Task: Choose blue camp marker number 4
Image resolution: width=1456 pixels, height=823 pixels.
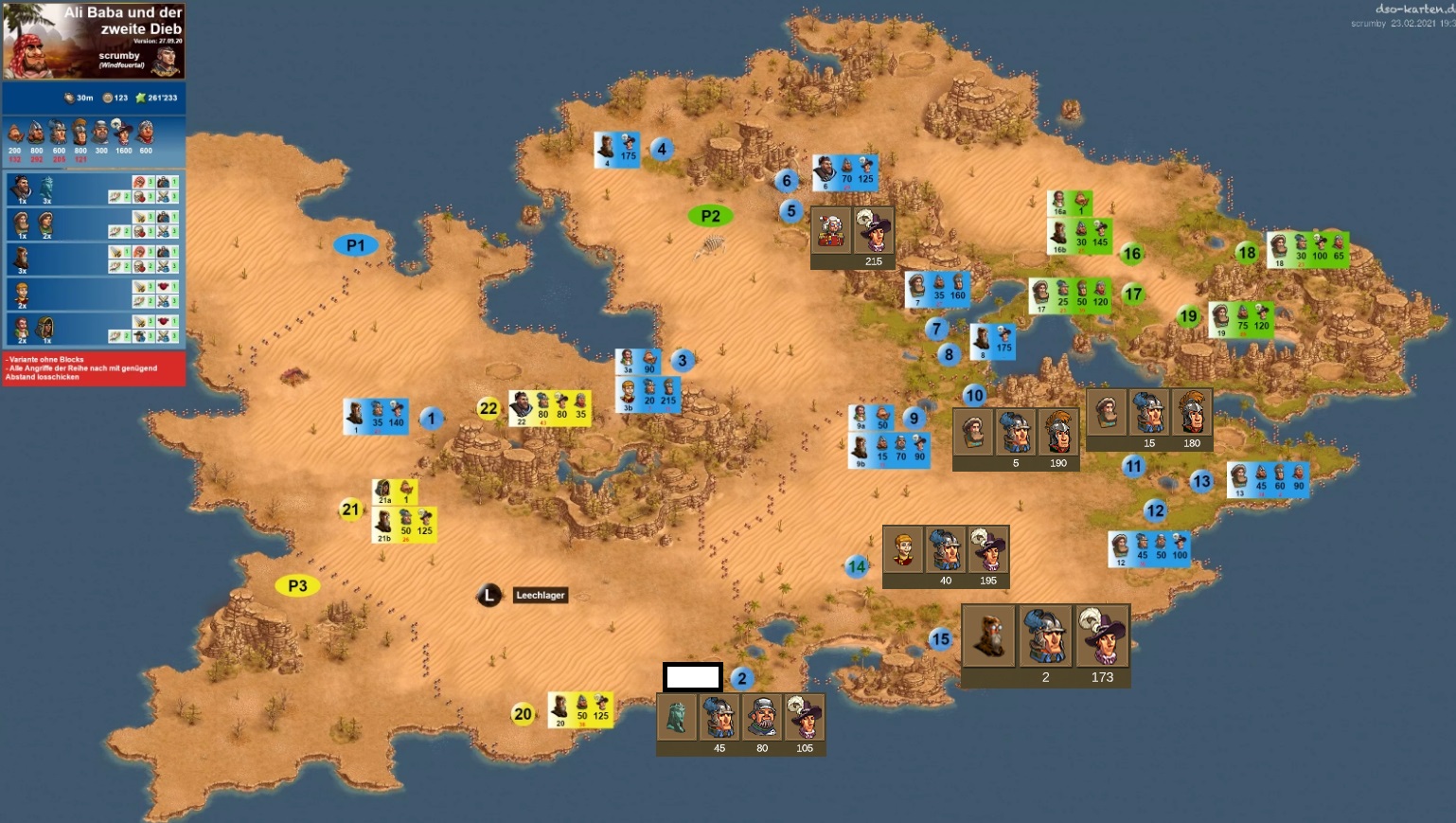Action: tap(662, 149)
